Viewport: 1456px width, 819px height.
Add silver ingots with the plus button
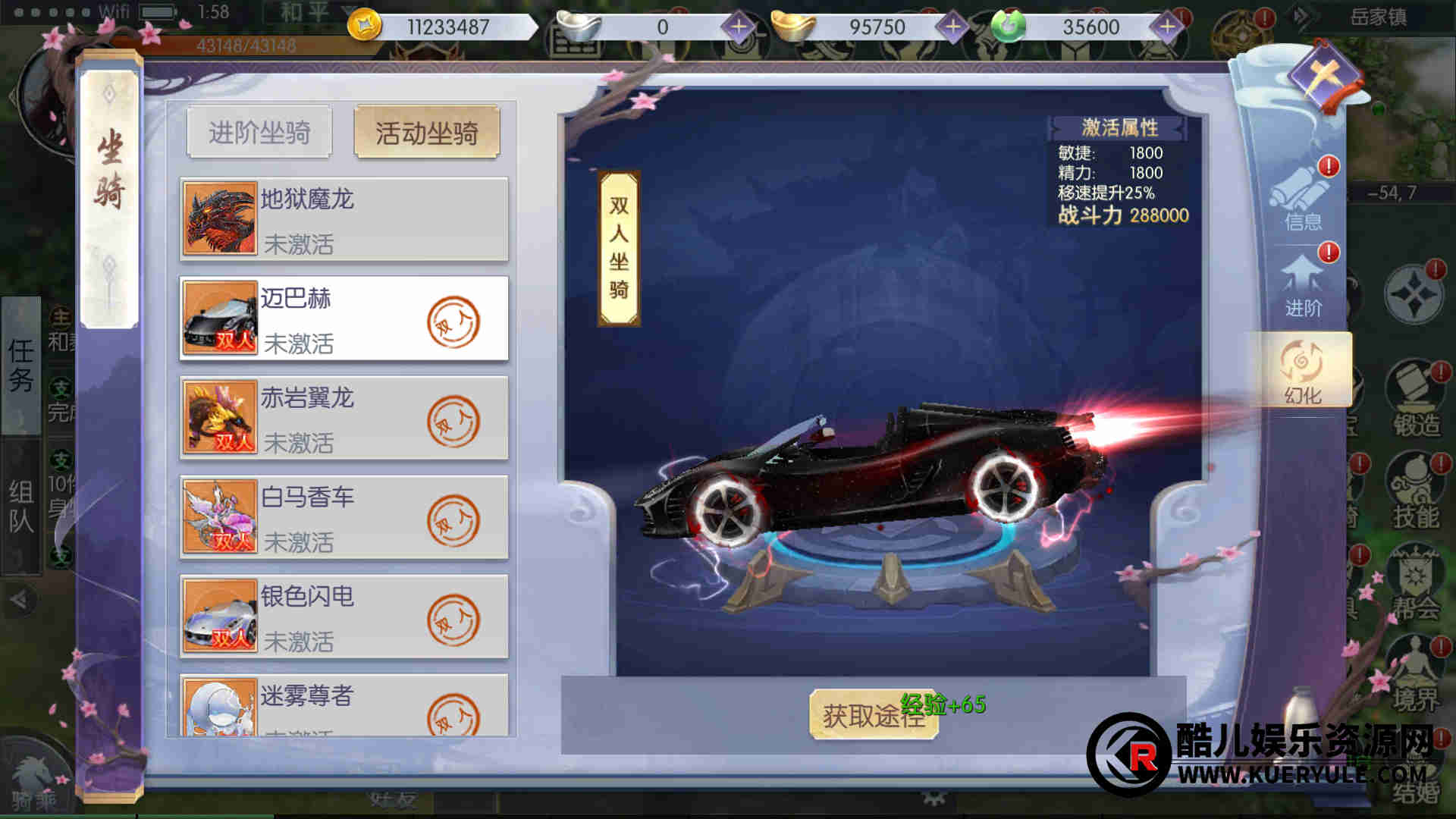pyautogui.click(x=739, y=27)
